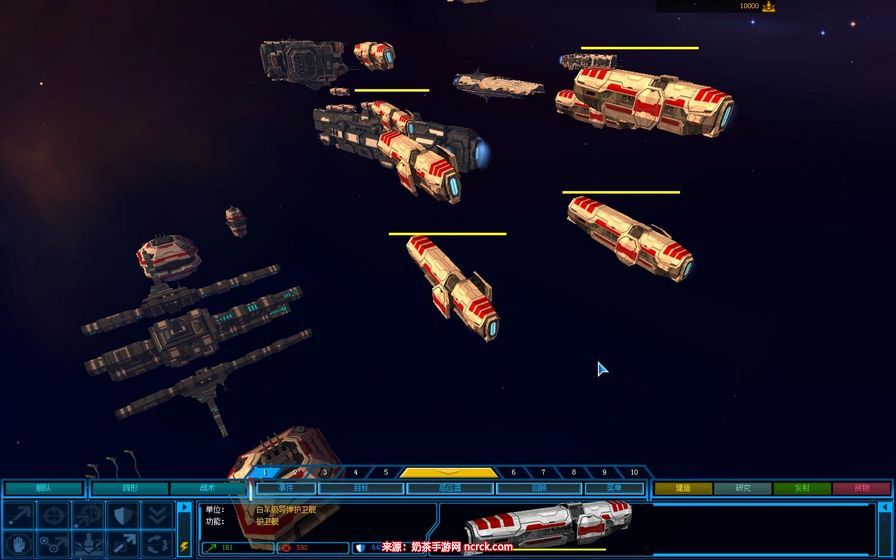Open the 目标 objectives panel
This screenshot has height=560, width=896.
point(361,488)
